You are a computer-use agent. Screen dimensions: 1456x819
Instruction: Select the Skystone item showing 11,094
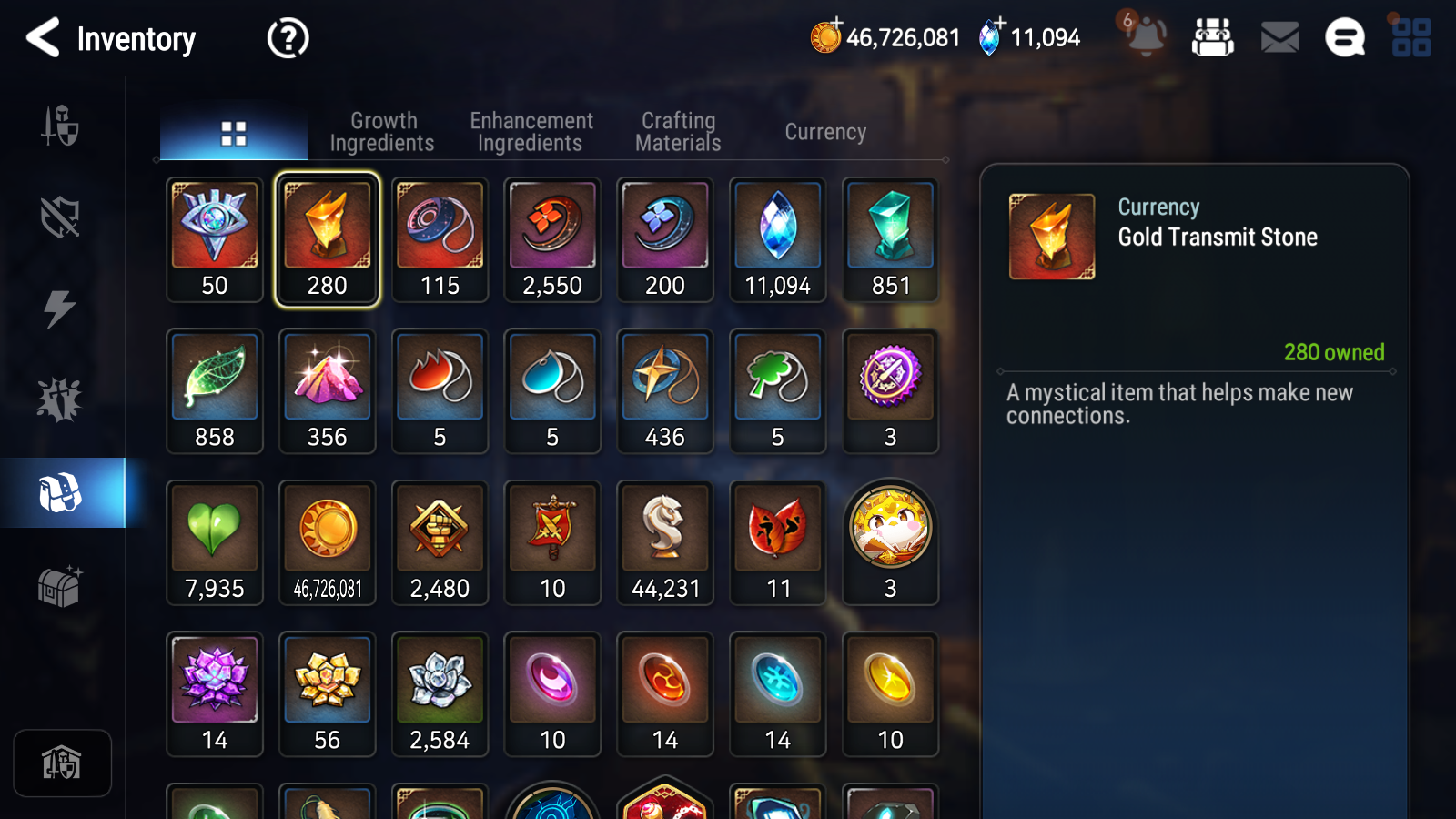(x=777, y=226)
